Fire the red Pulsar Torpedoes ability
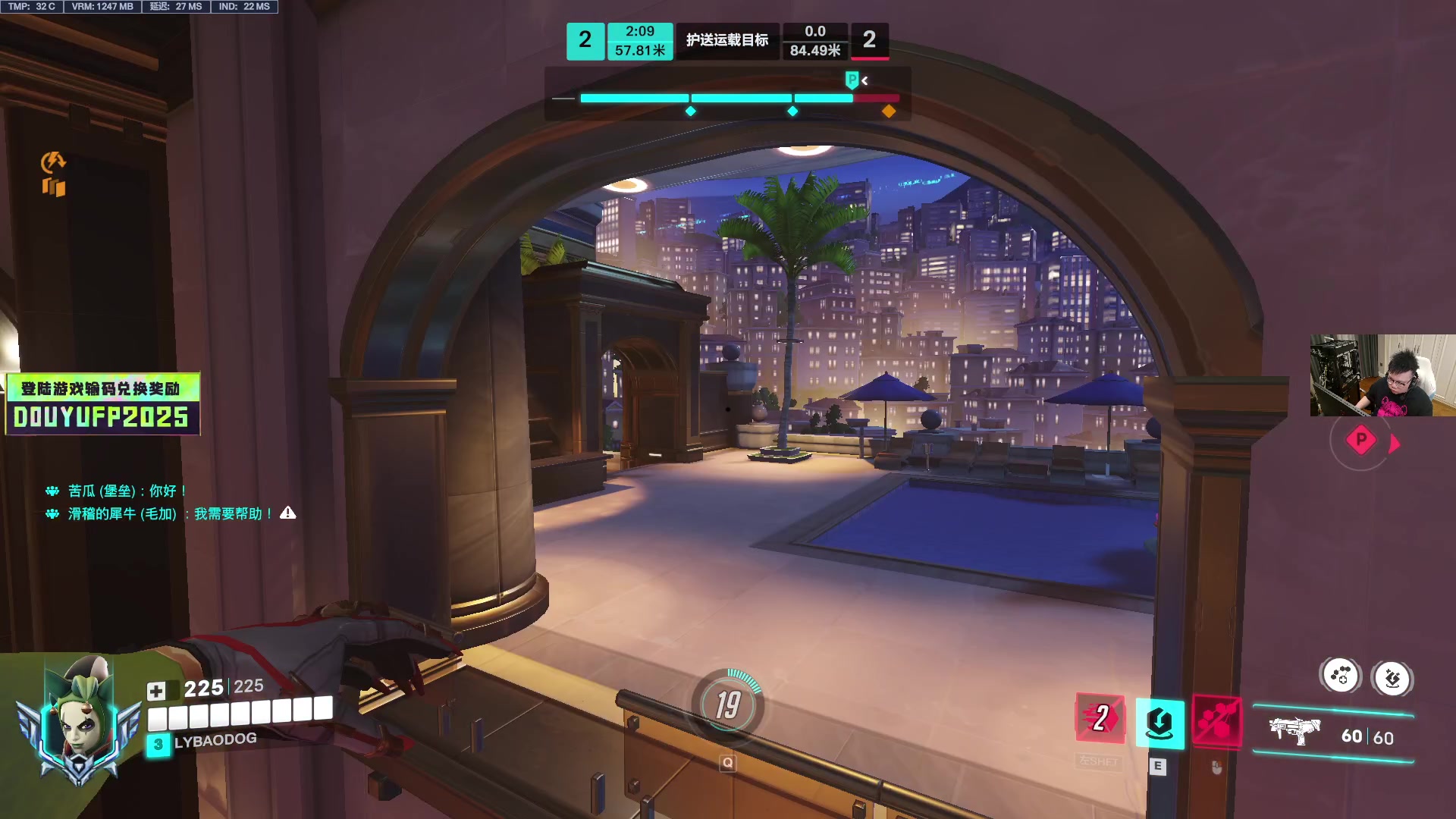 pyautogui.click(x=1217, y=720)
